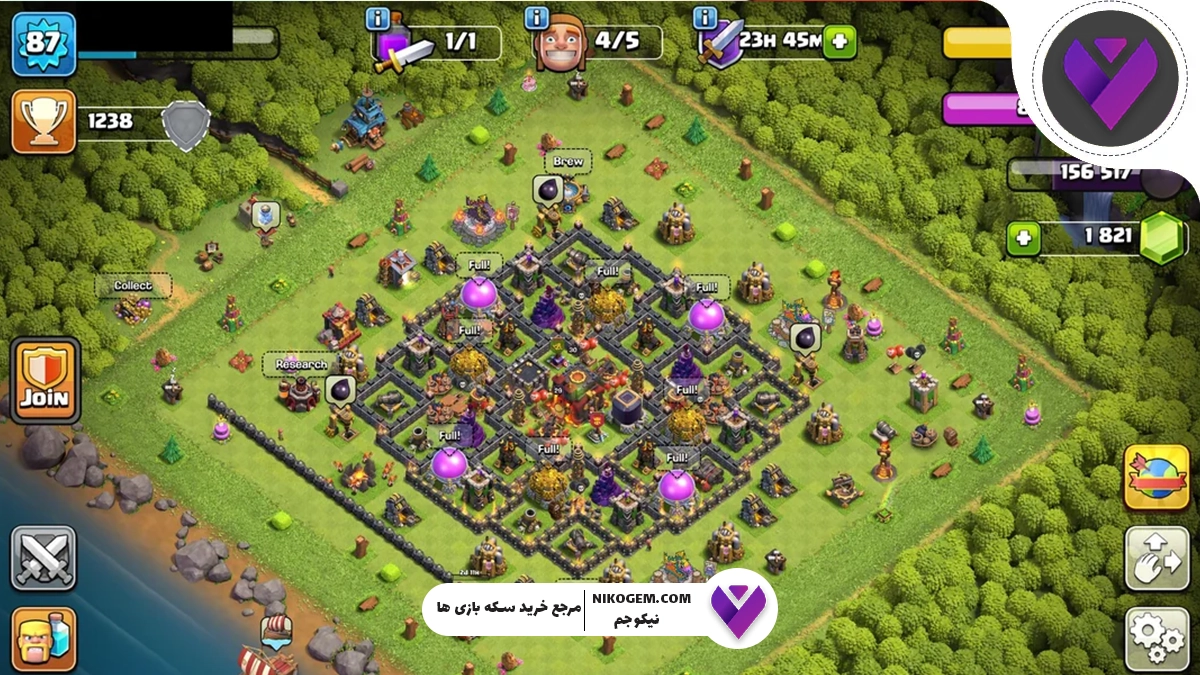Viewport: 1200px width, 675px height.
Task: Add shield time with green plus
Action: coord(840,42)
